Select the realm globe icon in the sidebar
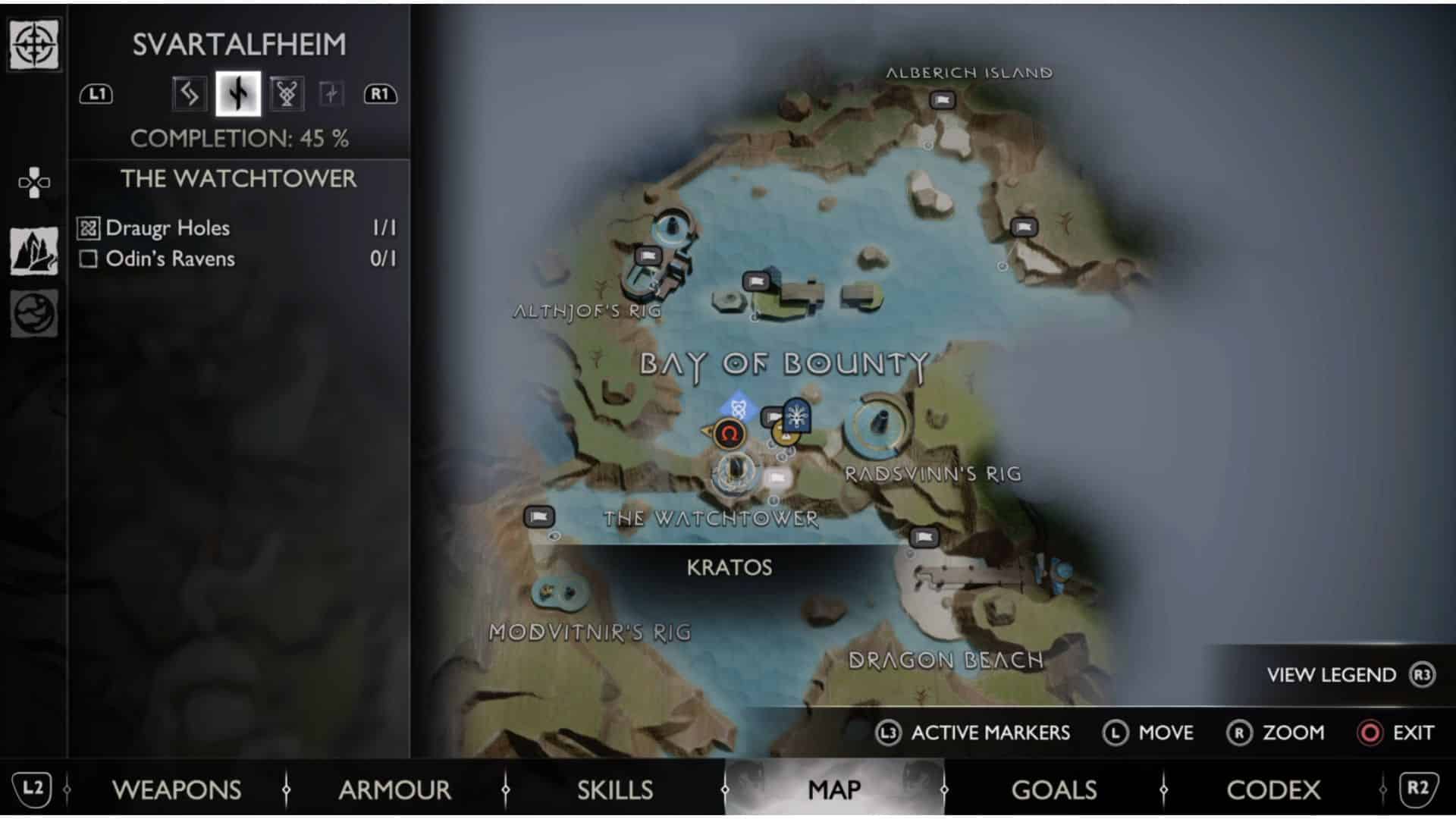The width and height of the screenshot is (1456, 819). coord(33,313)
